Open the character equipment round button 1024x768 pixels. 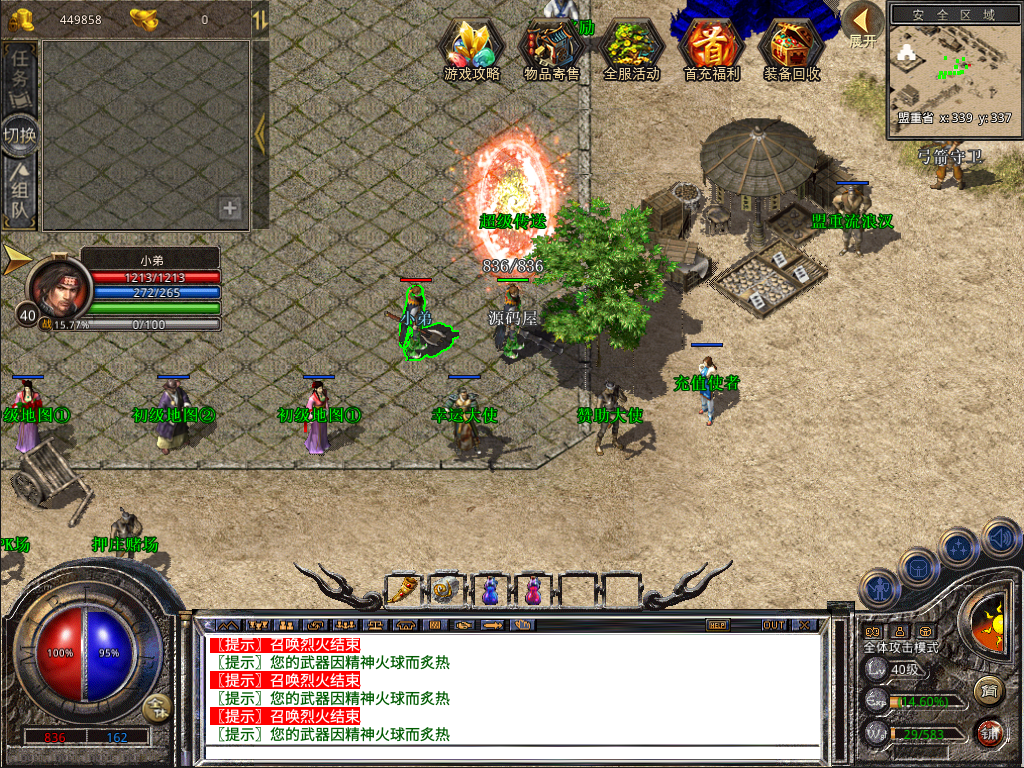tap(879, 590)
